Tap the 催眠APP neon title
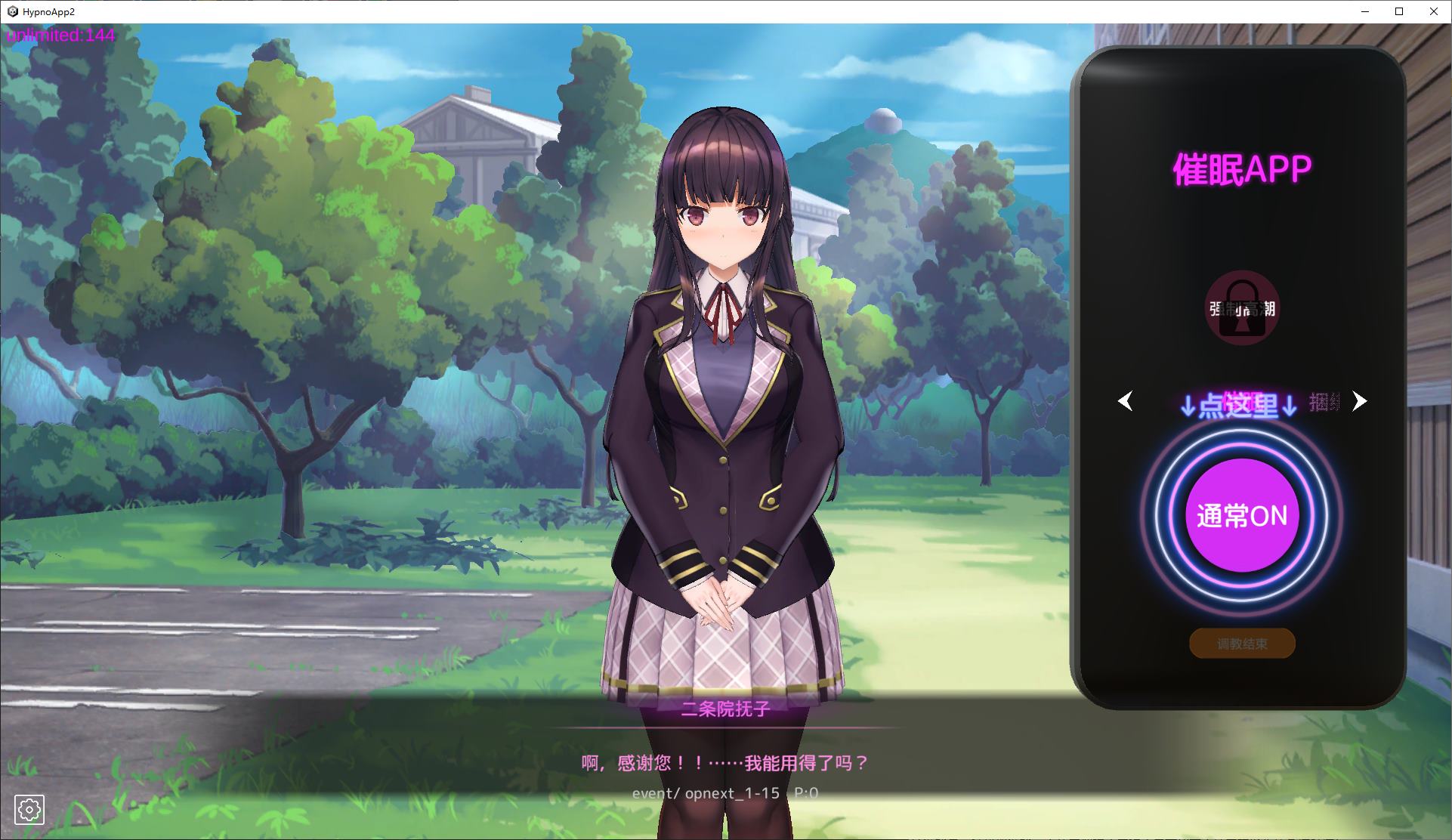 click(x=1243, y=168)
